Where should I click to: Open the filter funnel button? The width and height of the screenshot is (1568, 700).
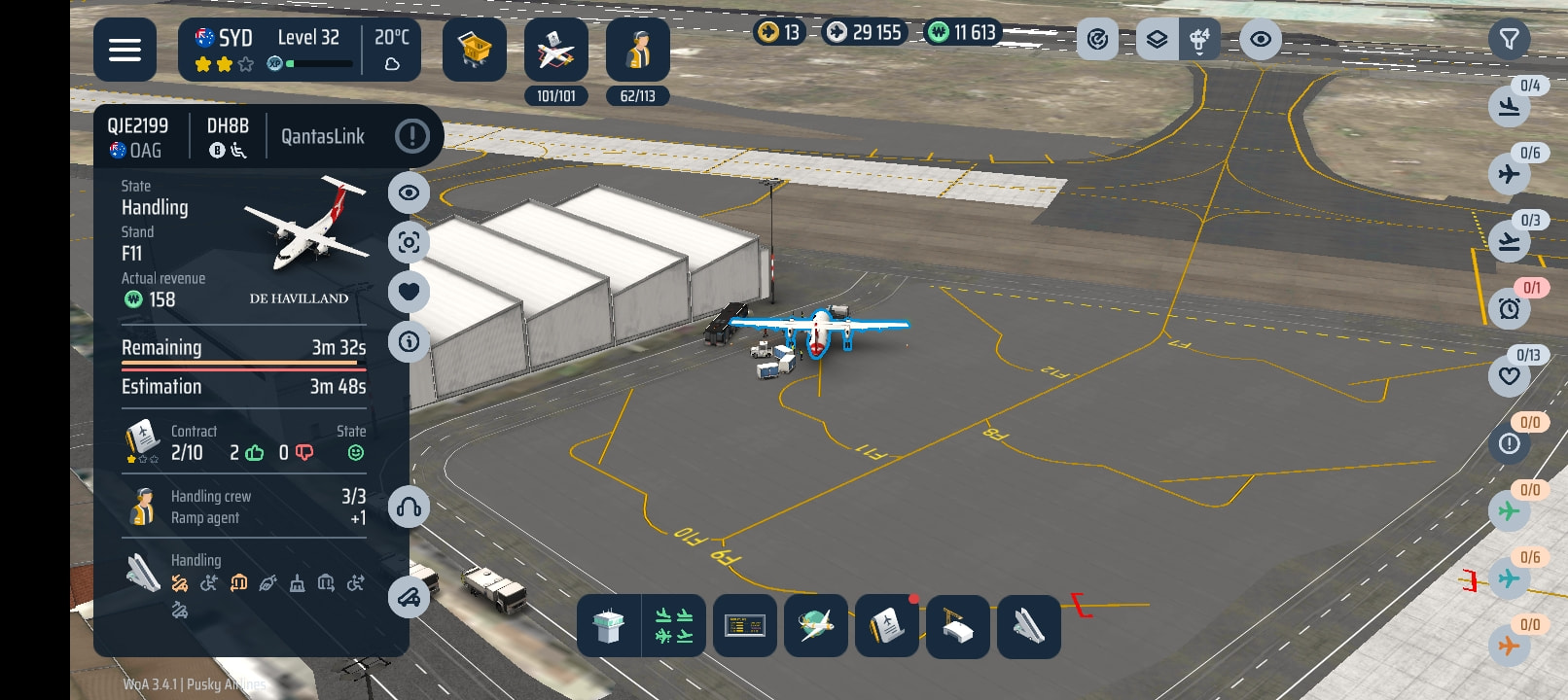pyautogui.click(x=1509, y=40)
